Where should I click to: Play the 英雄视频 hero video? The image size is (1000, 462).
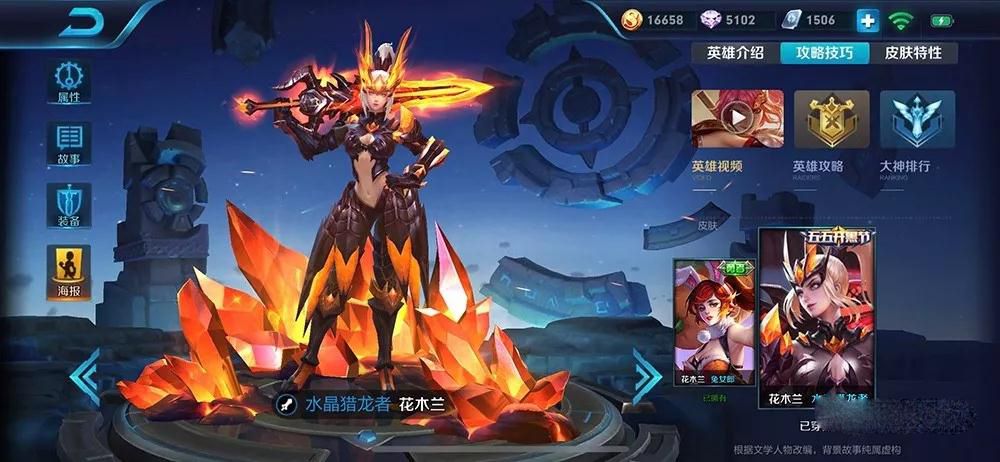pos(737,119)
